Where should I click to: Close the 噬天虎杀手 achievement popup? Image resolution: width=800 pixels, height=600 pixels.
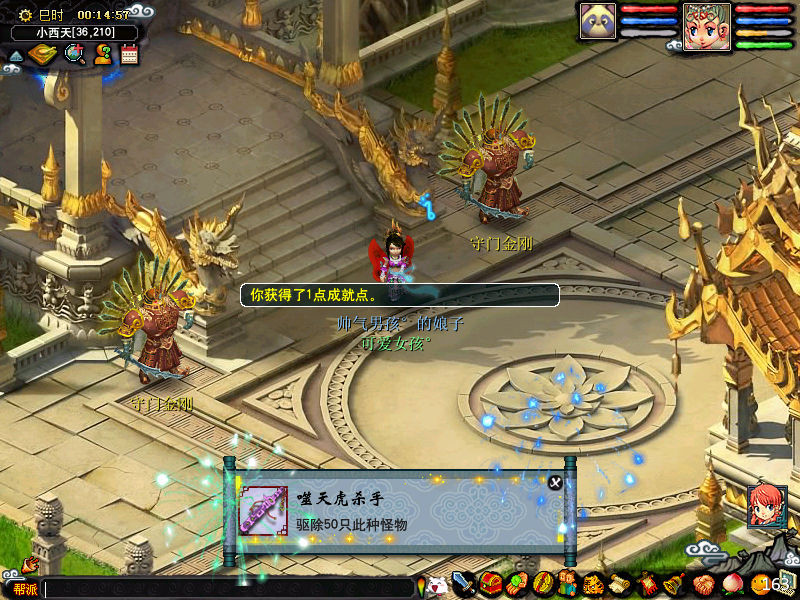click(555, 482)
